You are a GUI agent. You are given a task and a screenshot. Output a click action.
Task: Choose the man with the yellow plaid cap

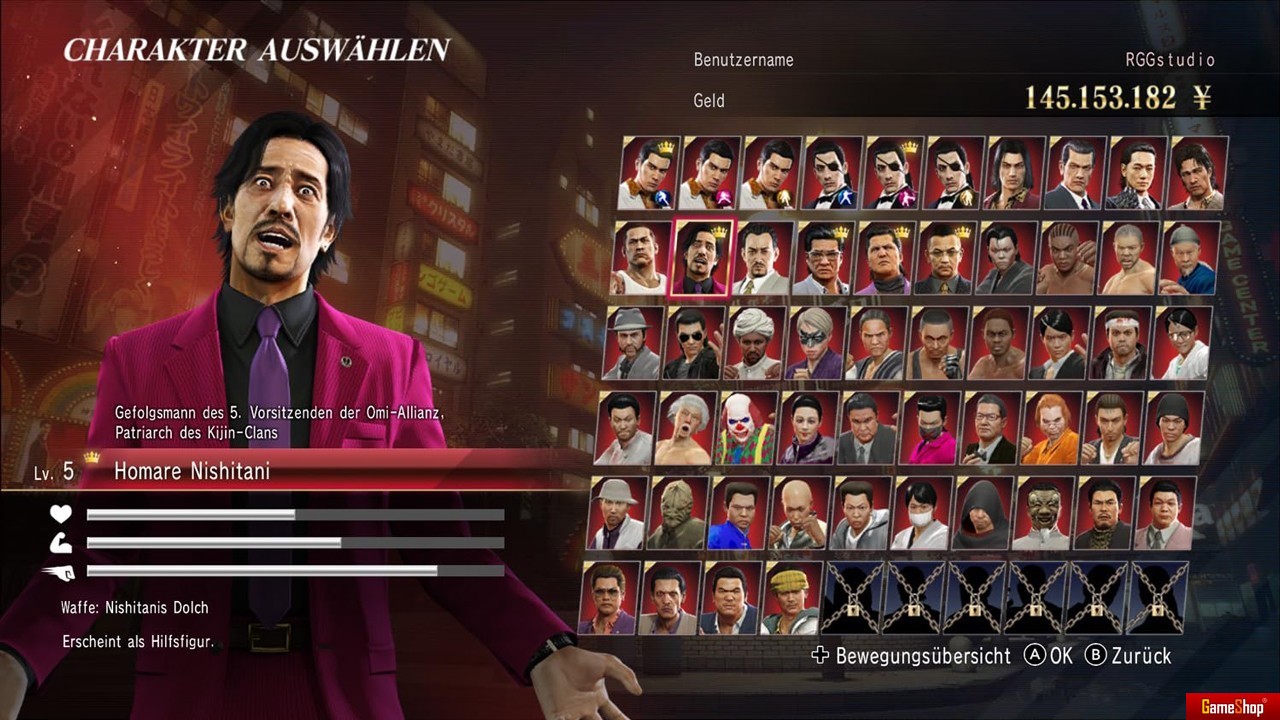[x=792, y=598]
